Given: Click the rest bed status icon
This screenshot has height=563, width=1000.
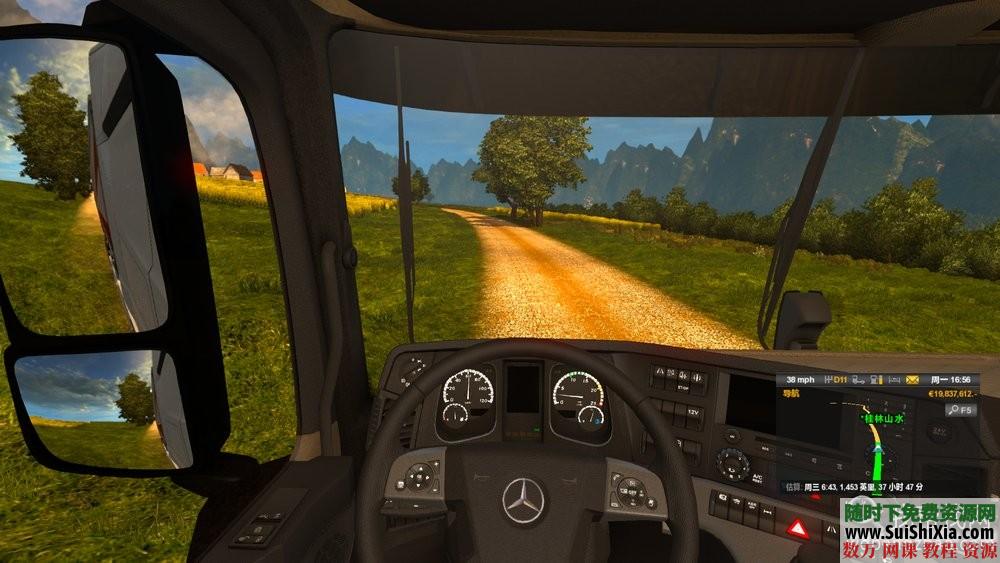Looking at the screenshot, I should (892, 380).
